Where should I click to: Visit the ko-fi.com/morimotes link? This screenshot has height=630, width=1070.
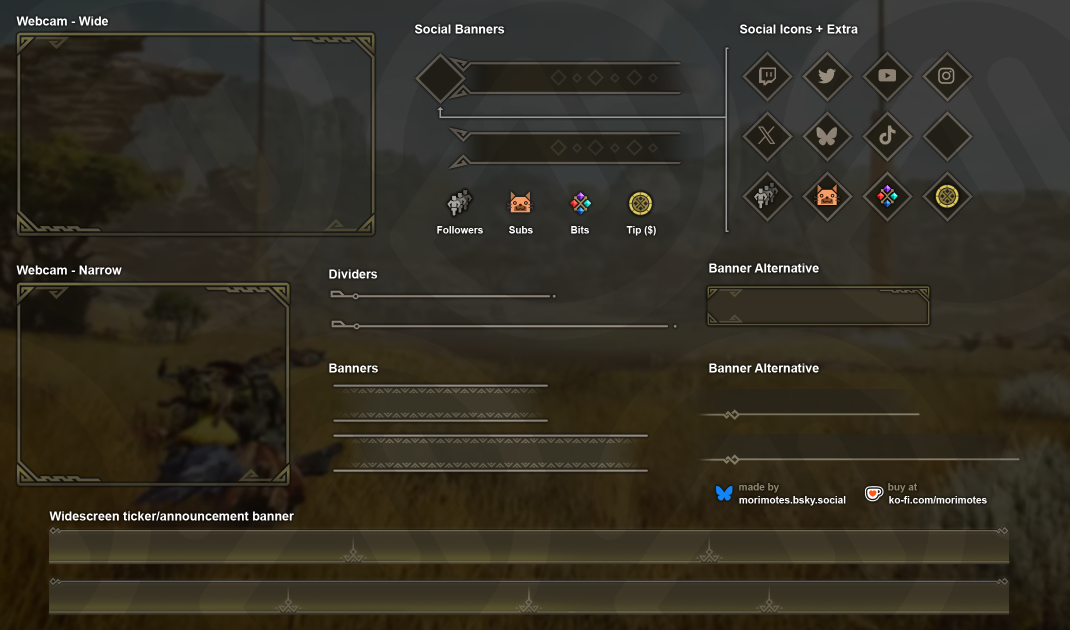pyautogui.click(x=937, y=500)
